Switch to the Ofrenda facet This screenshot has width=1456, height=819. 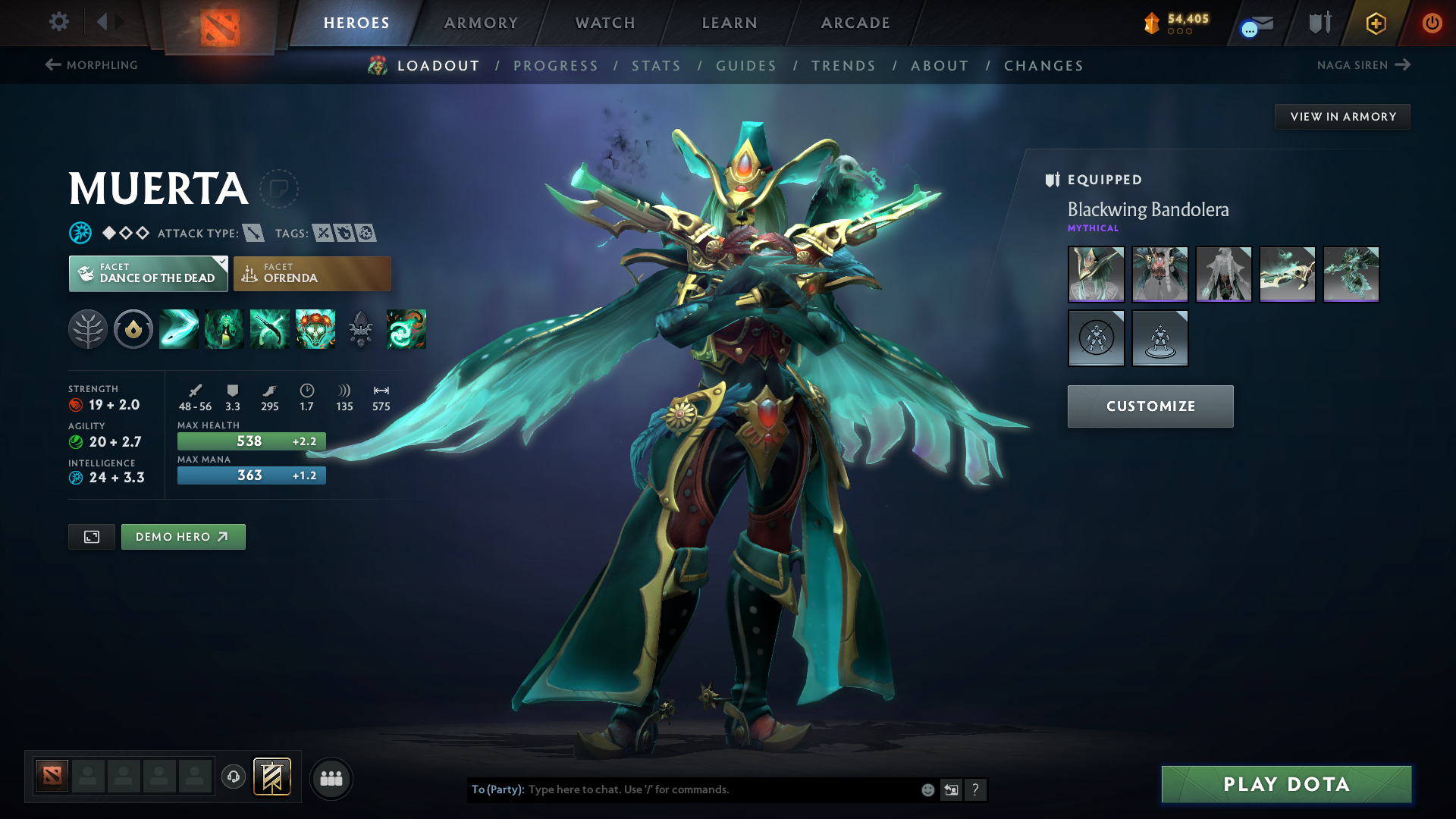312,274
